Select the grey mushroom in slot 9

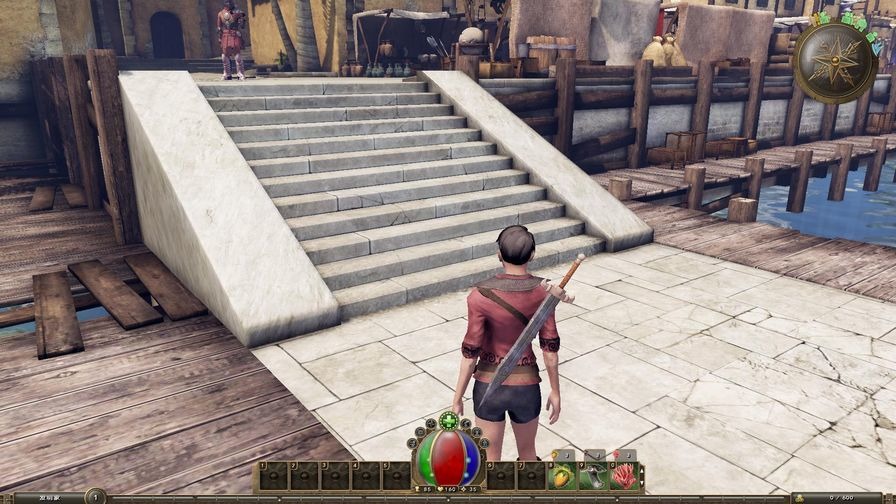(x=594, y=477)
